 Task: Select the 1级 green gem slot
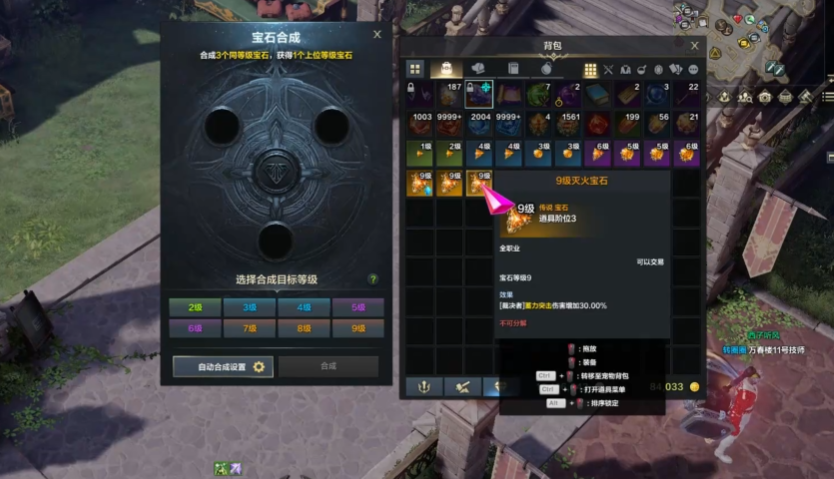pos(419,153)
